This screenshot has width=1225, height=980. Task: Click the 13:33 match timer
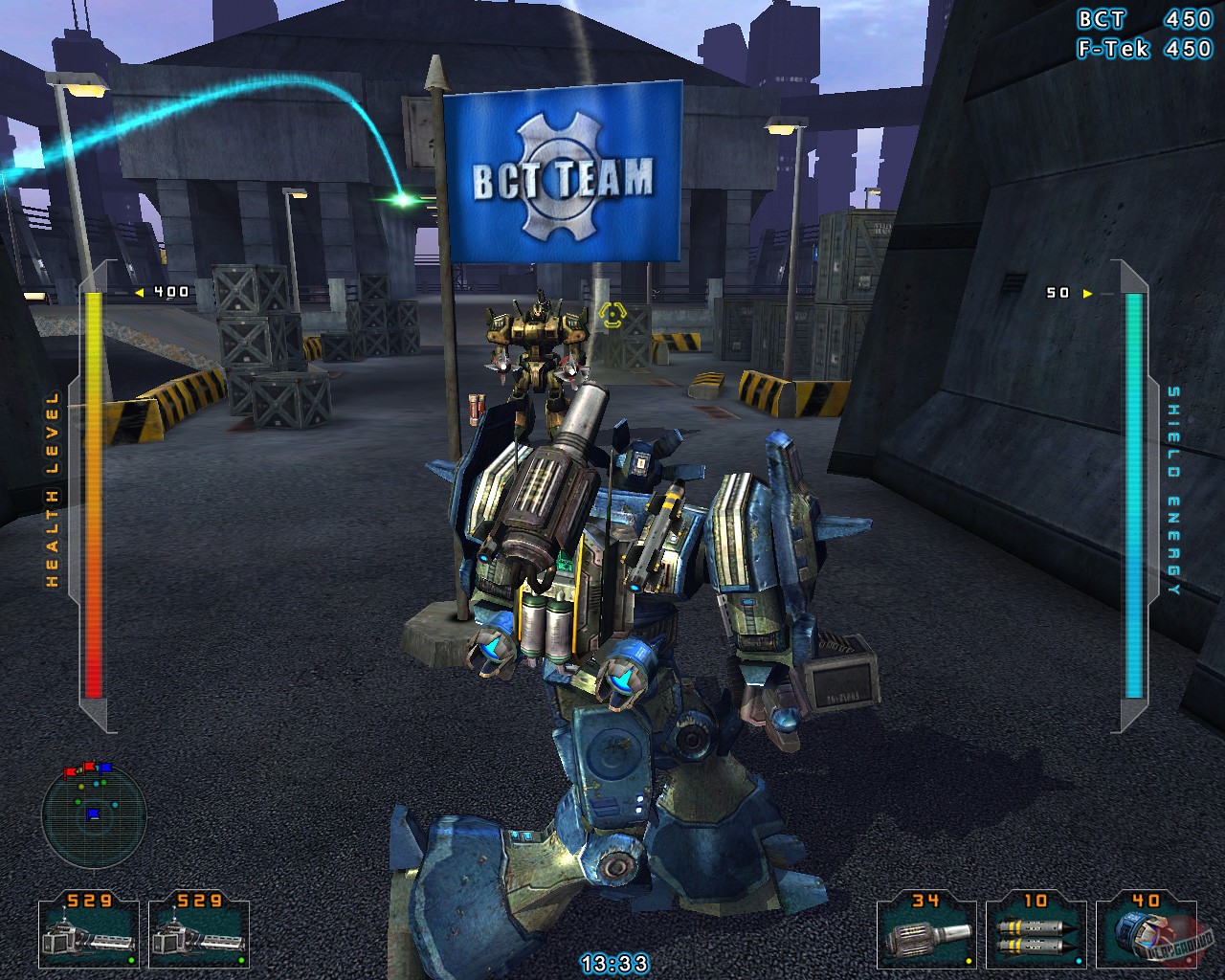pos(613,962)
